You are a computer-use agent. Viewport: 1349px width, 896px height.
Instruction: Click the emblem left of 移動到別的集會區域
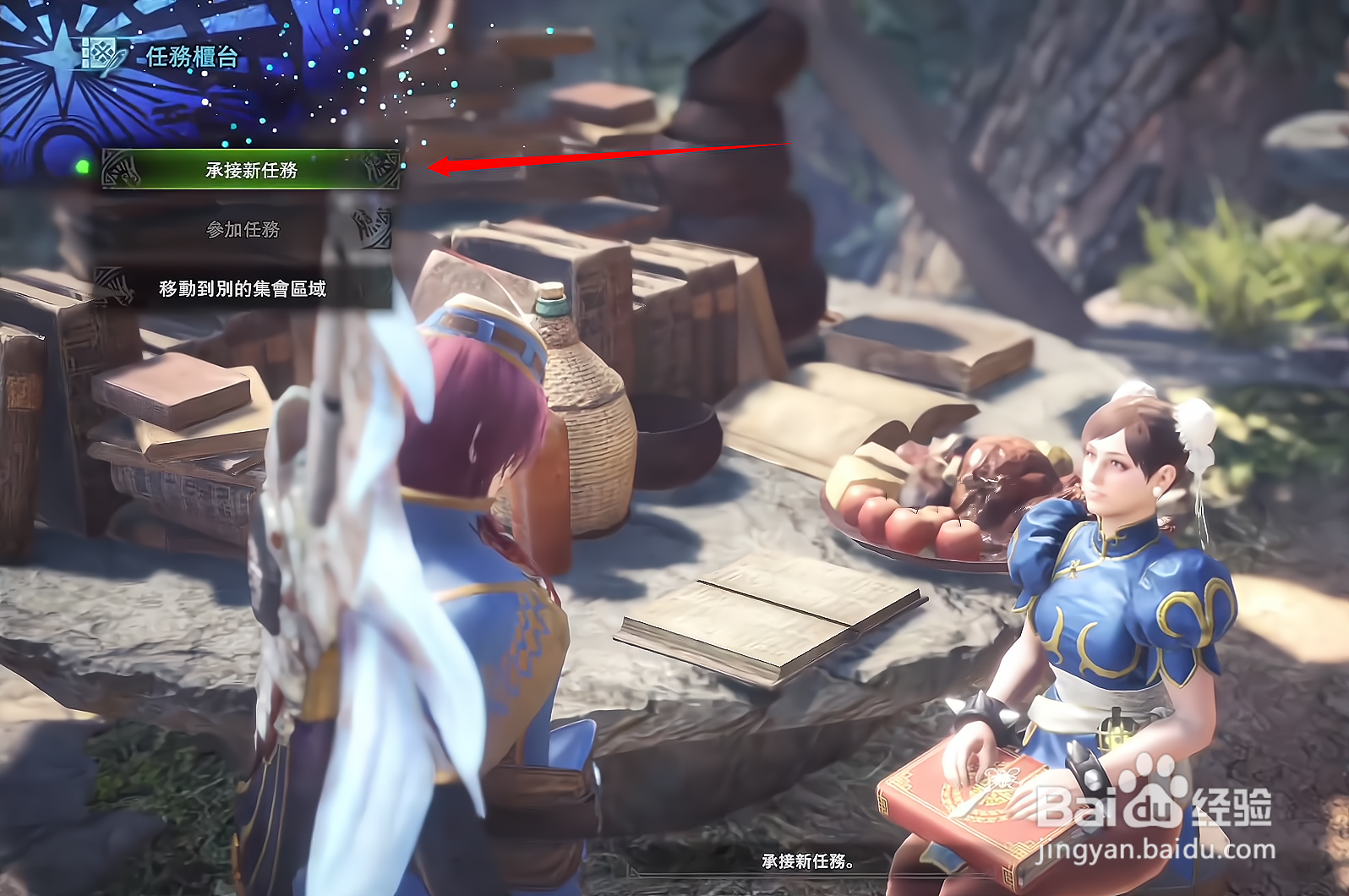(x=114, y=284)
